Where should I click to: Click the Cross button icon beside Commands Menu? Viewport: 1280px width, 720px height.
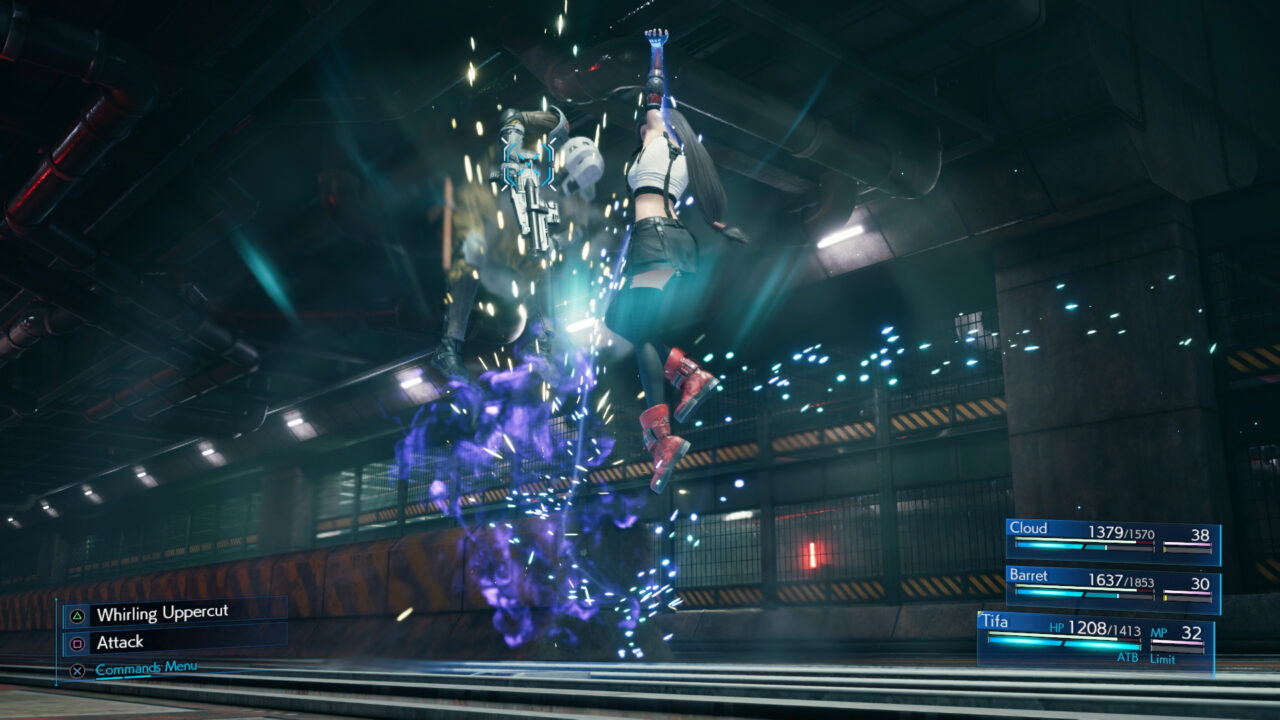click(x=77, y=671)
